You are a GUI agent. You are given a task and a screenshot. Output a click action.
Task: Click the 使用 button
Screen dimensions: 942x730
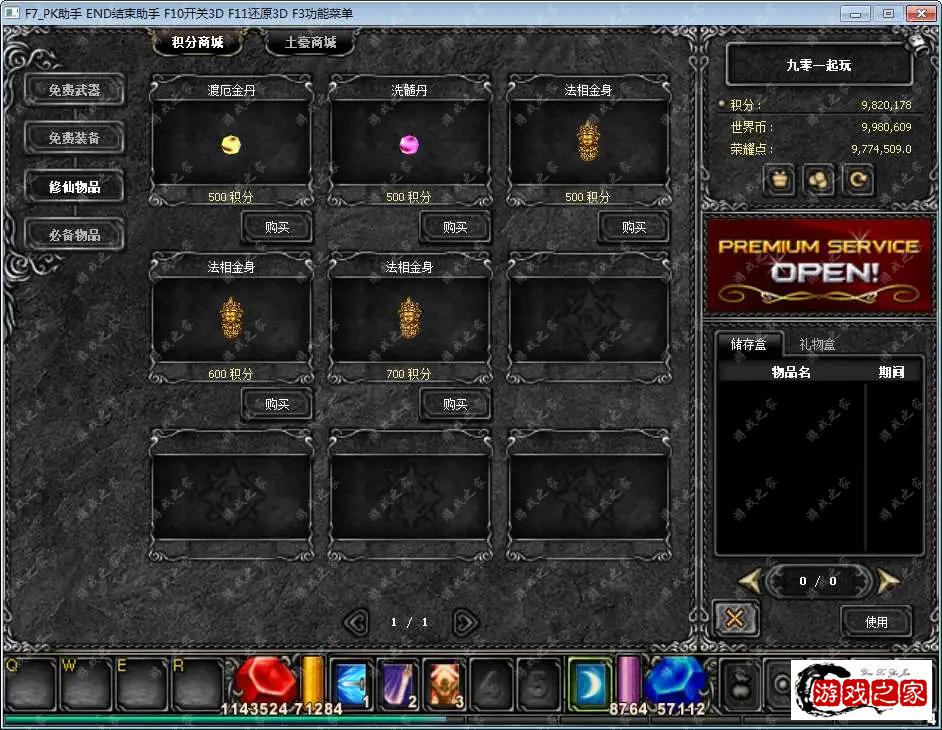(x=876, y=621)
